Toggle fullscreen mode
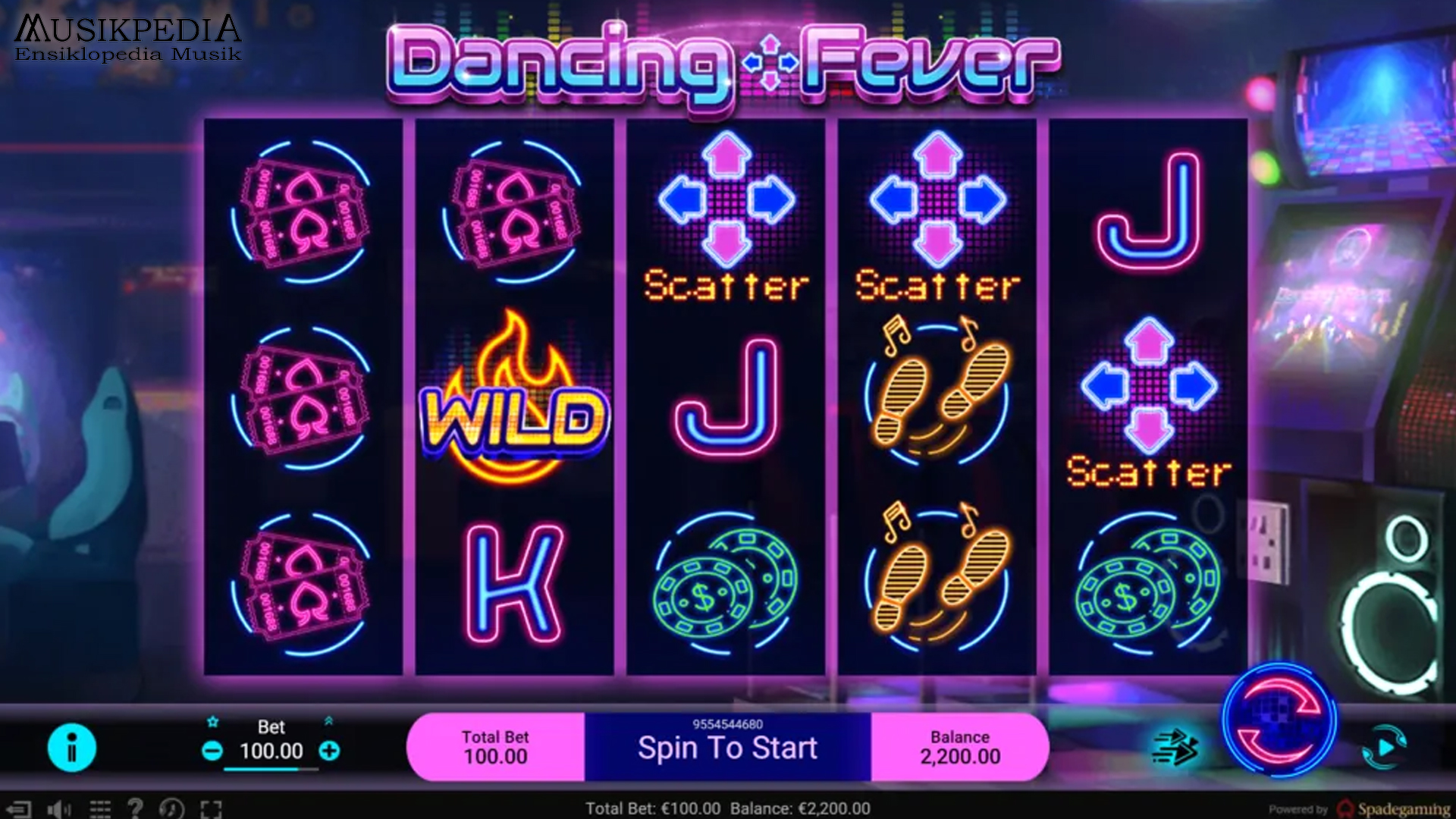Screen dimensions: 1456x819 tap(209, 807)
